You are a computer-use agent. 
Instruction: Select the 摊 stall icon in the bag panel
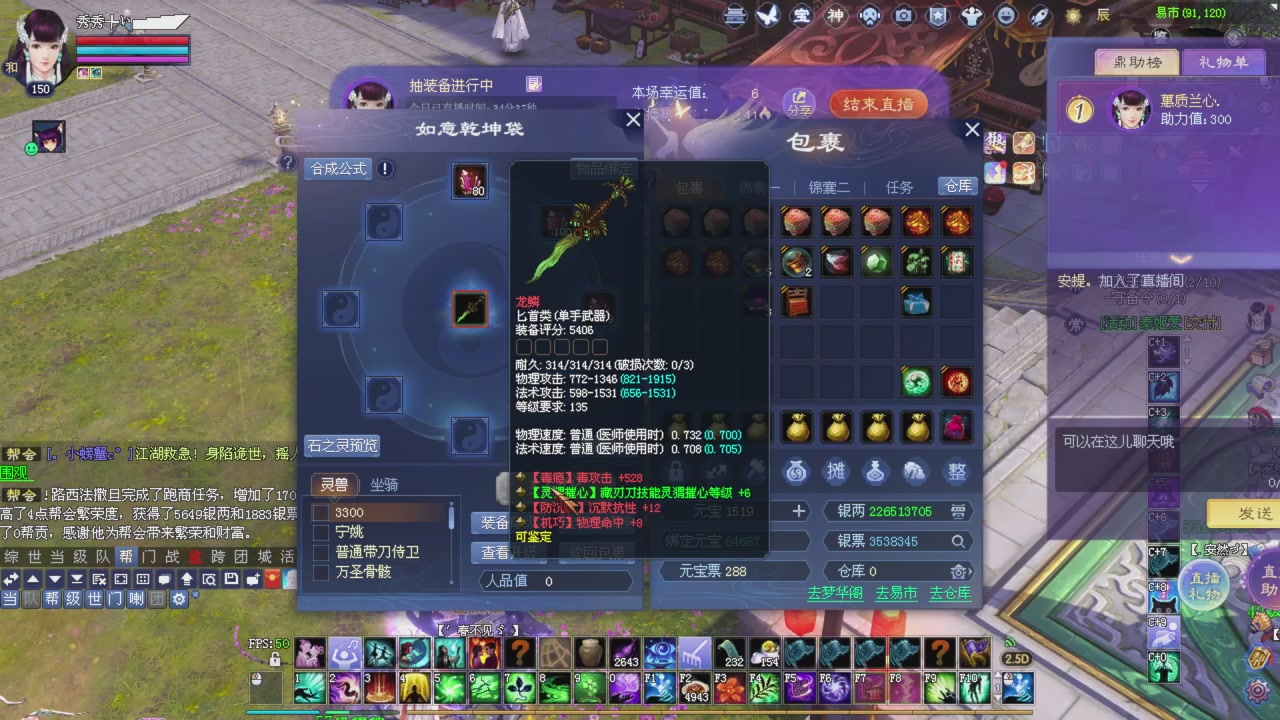pyautogui.click(x=836, y=473)
